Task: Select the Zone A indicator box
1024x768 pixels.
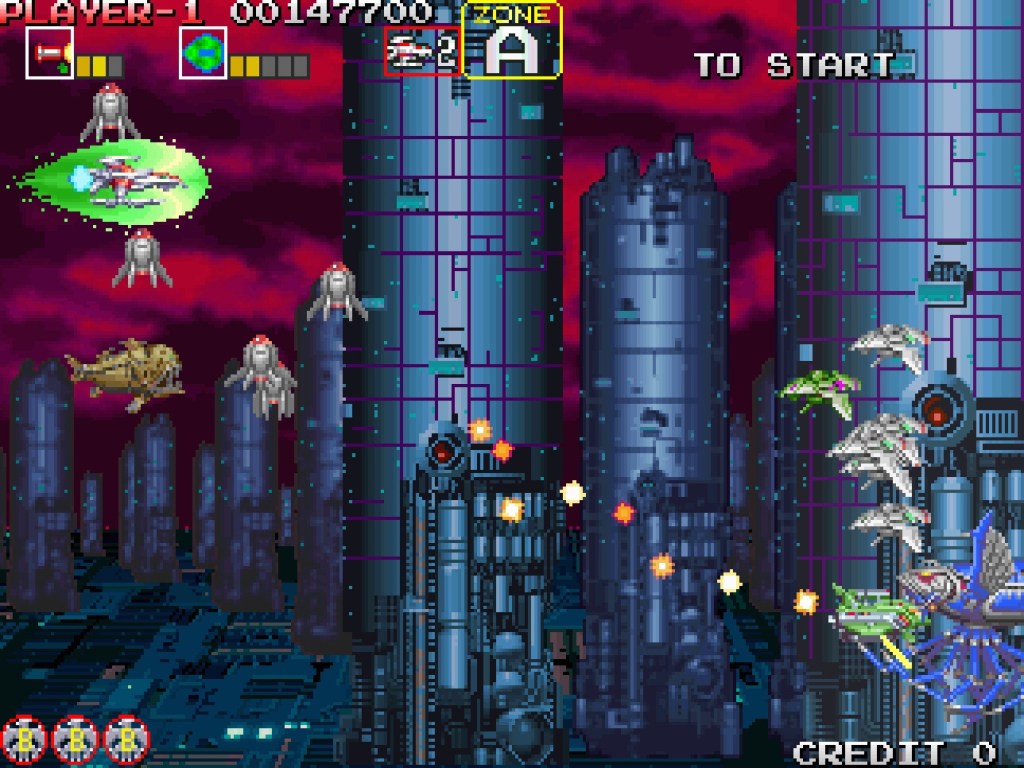Action: point(512,42)
